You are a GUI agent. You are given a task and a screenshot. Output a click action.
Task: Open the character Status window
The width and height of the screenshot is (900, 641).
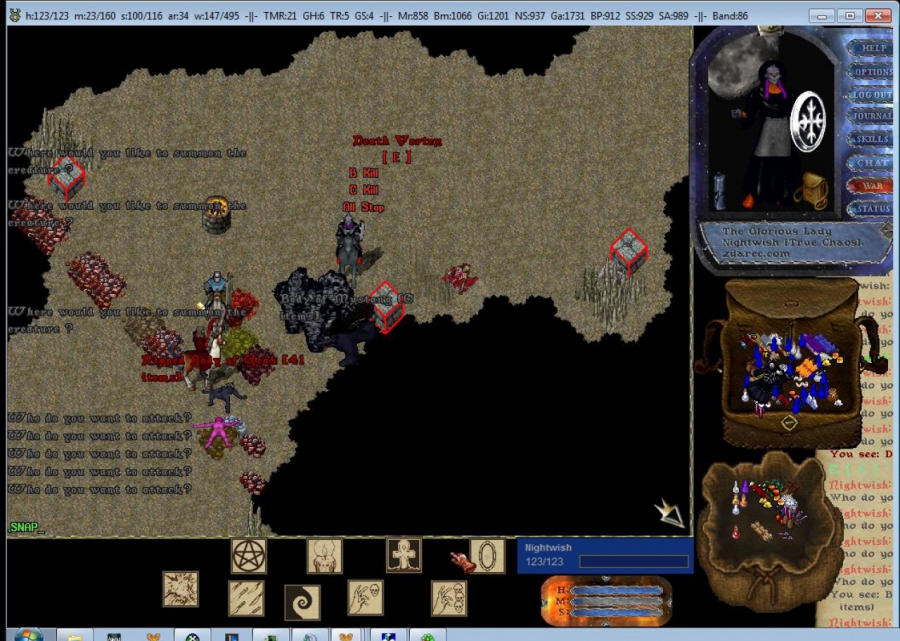tap(872, 209)
